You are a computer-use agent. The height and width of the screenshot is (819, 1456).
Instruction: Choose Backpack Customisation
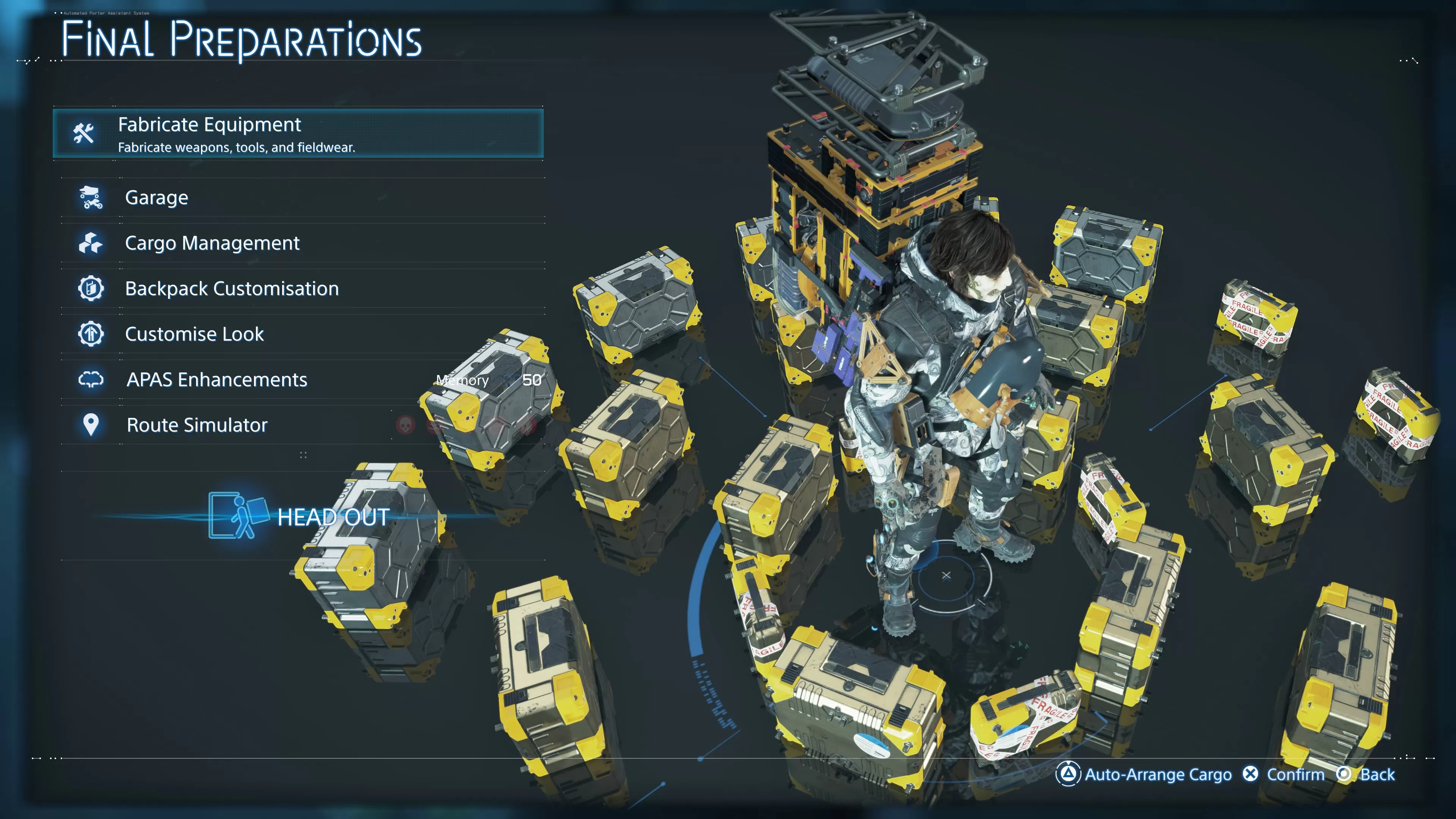pos(232,289)
